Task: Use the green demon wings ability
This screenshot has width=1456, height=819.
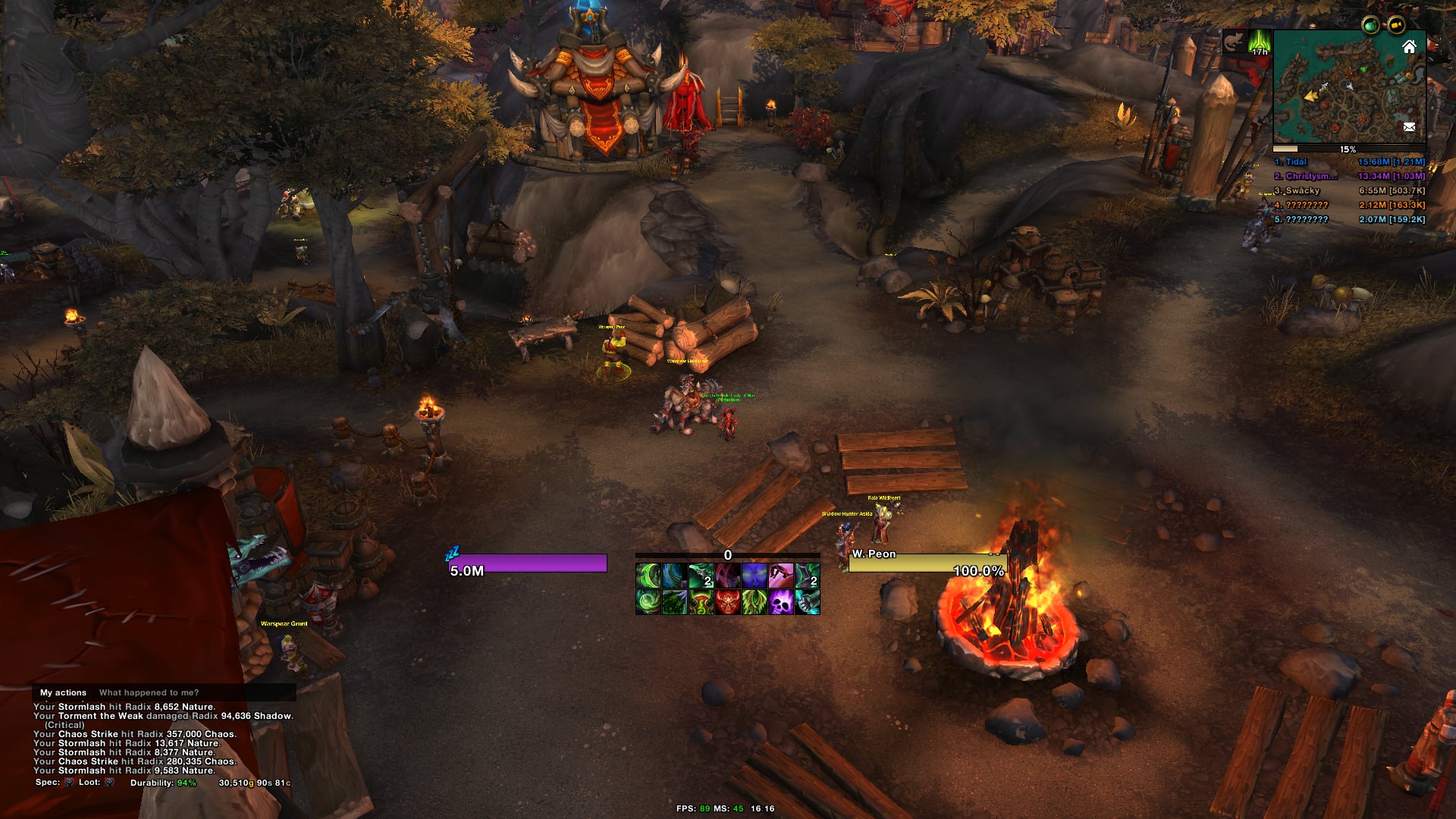Action: [x=755, y=602]
